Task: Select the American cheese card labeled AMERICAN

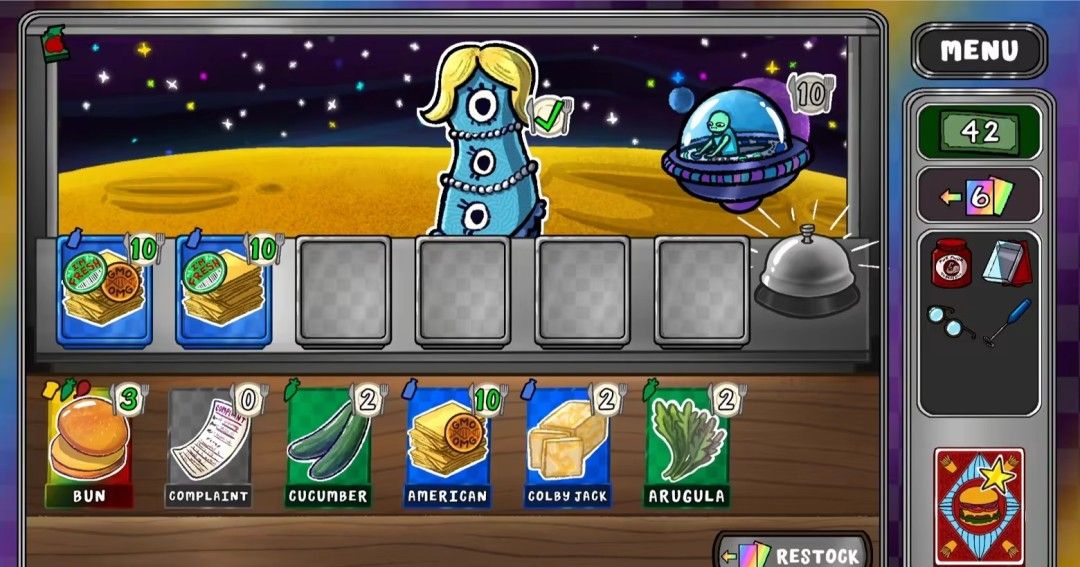Action: tap(448, 445)
